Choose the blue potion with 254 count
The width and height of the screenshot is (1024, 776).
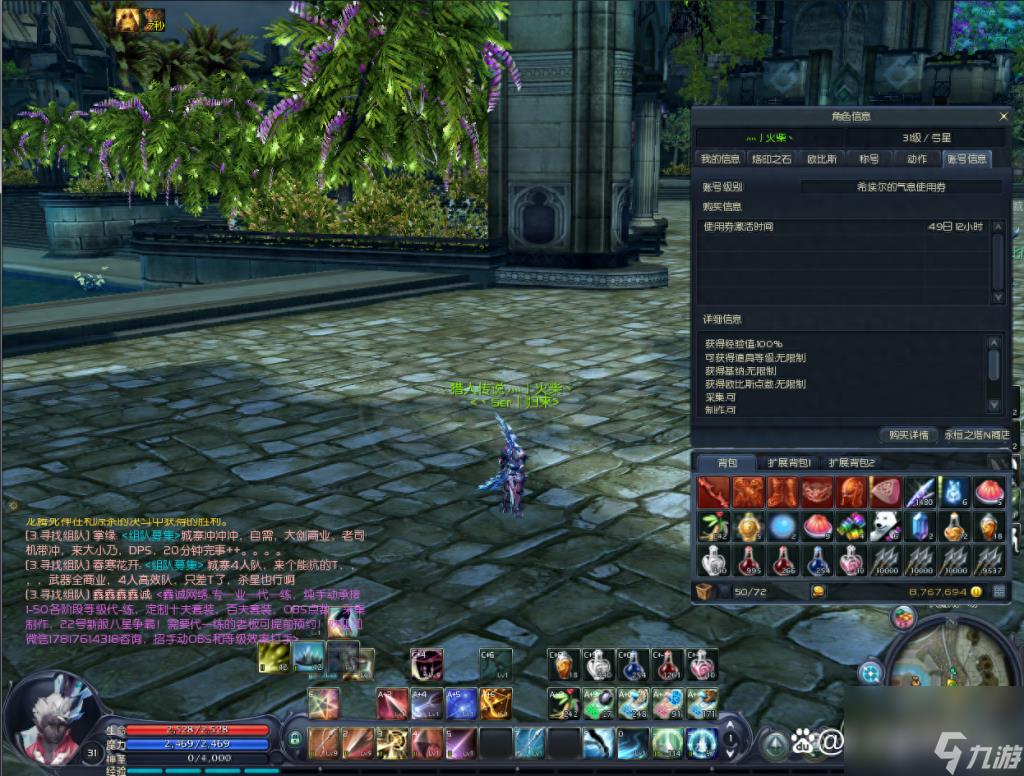click(x=816, y=560)
